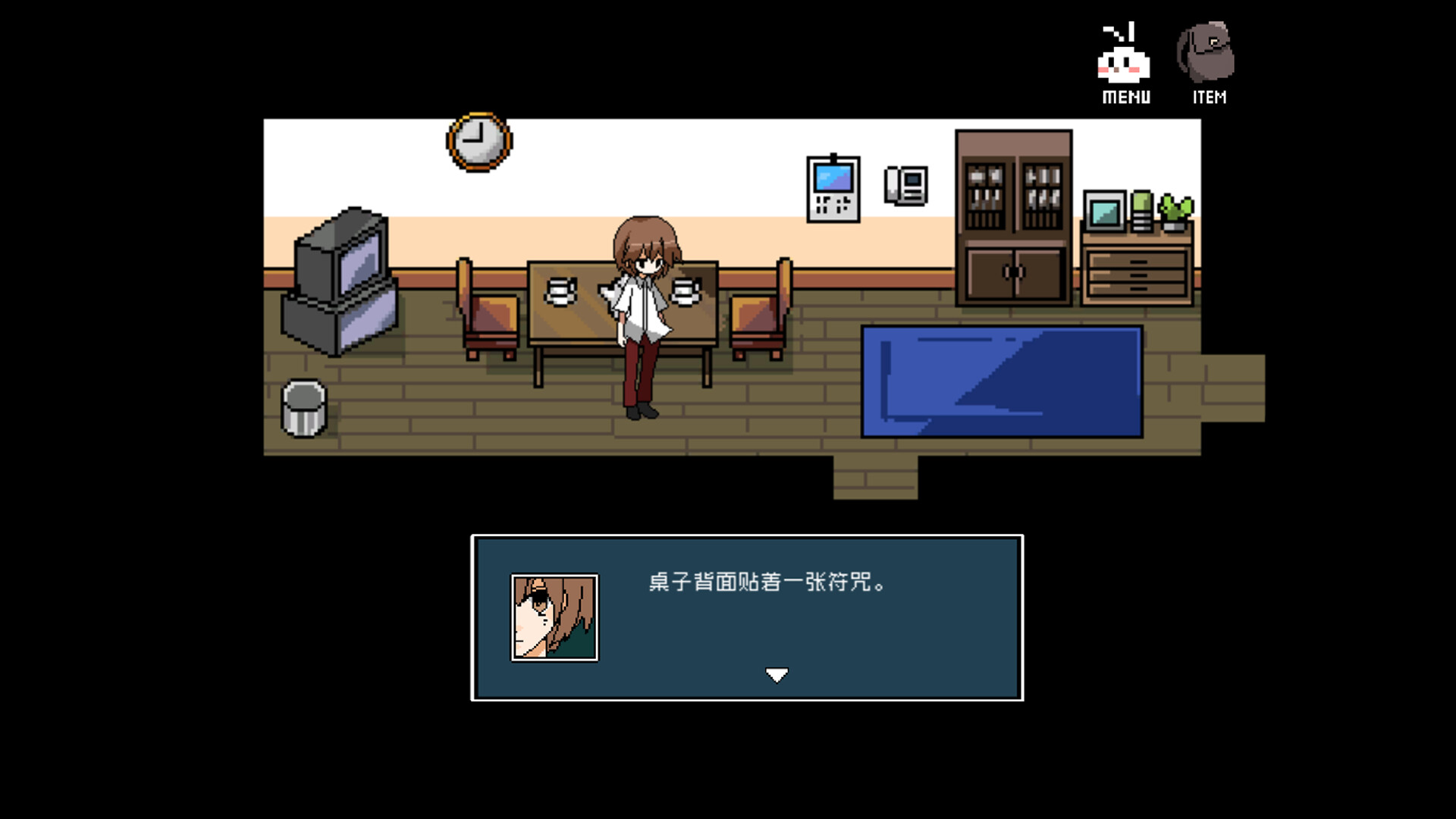This screenshot has height=819, width=1456.
Task: Toggle the cabinet's lower wooden doors
Action: point(1012,273)
